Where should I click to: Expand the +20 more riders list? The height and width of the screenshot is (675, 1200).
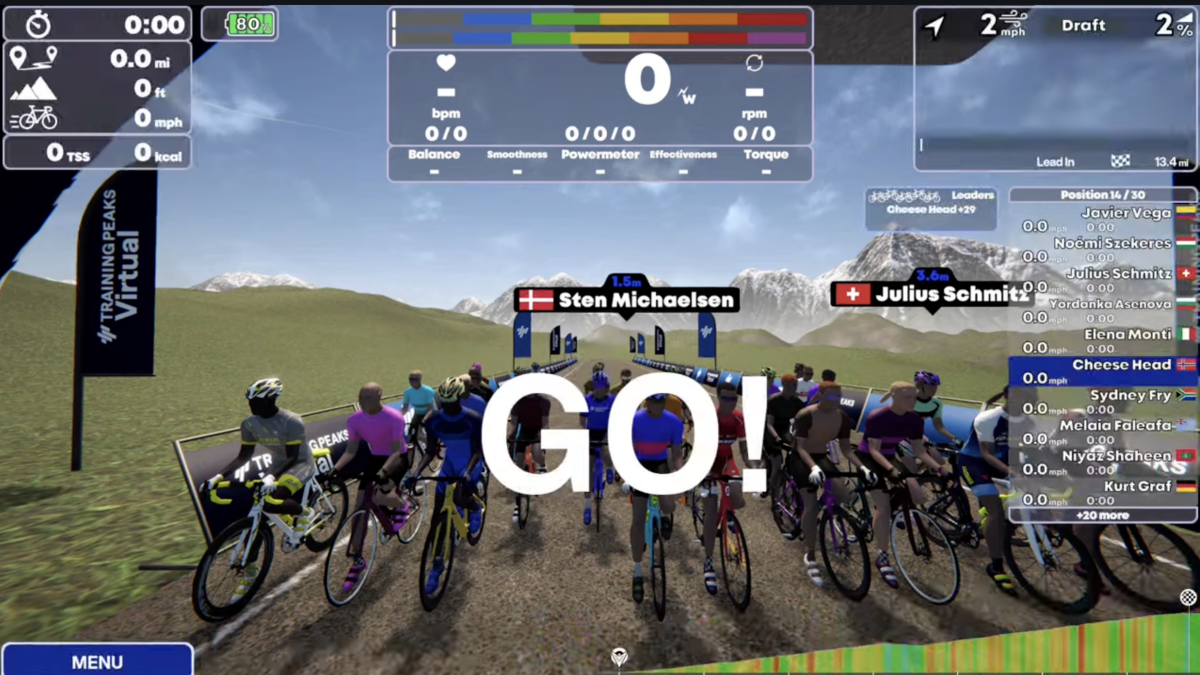click(x=1102, y=515)
